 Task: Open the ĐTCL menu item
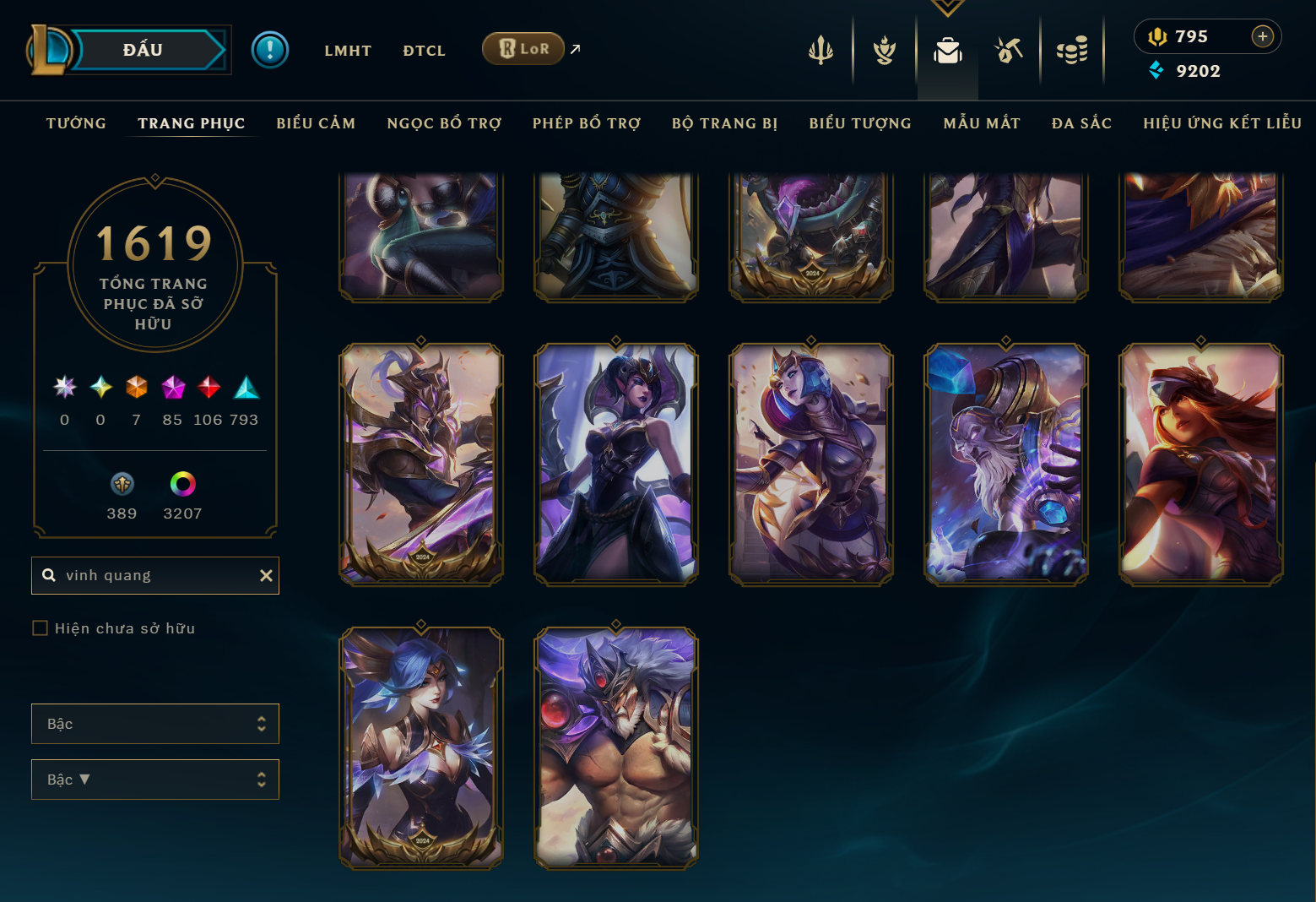tap(424, 50)
